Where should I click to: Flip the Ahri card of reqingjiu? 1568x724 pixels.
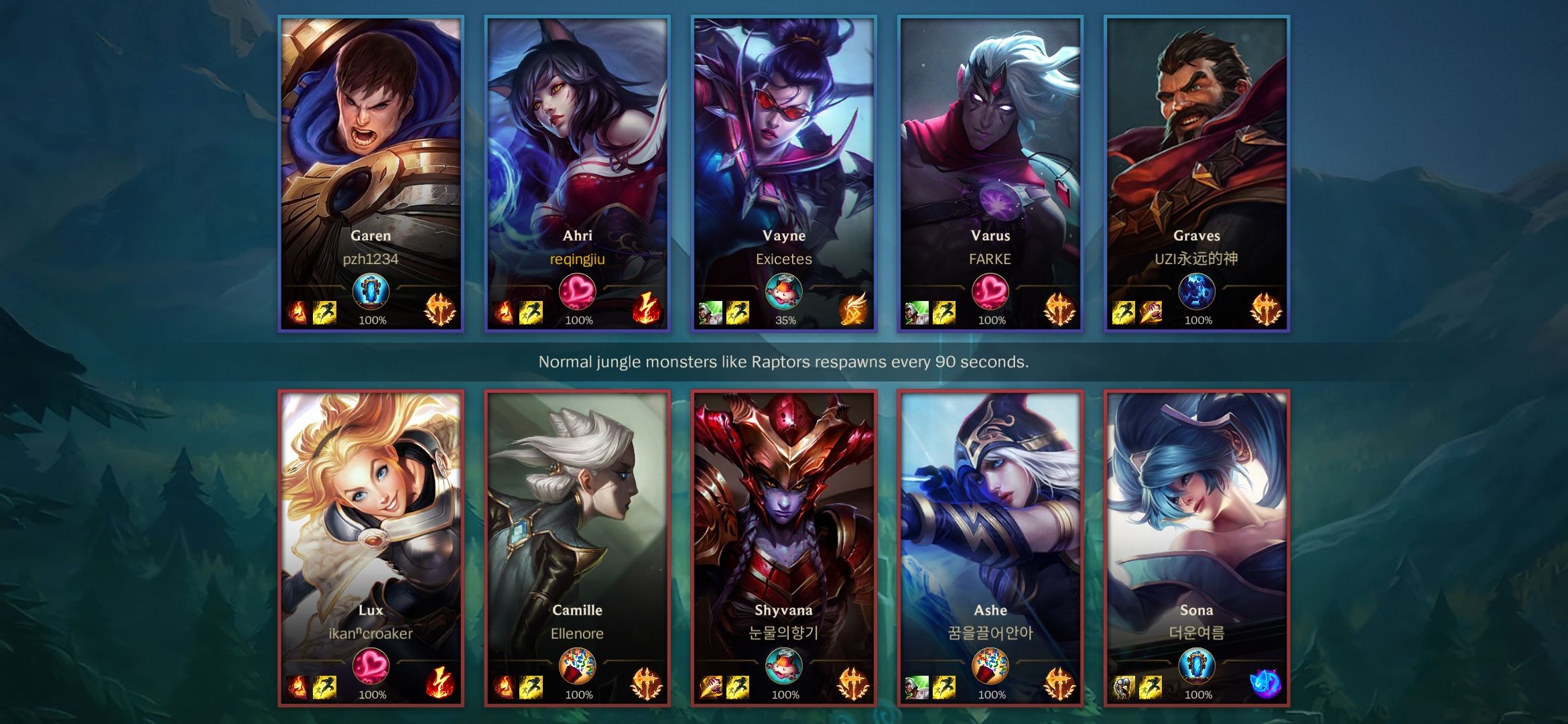[577, 147]
